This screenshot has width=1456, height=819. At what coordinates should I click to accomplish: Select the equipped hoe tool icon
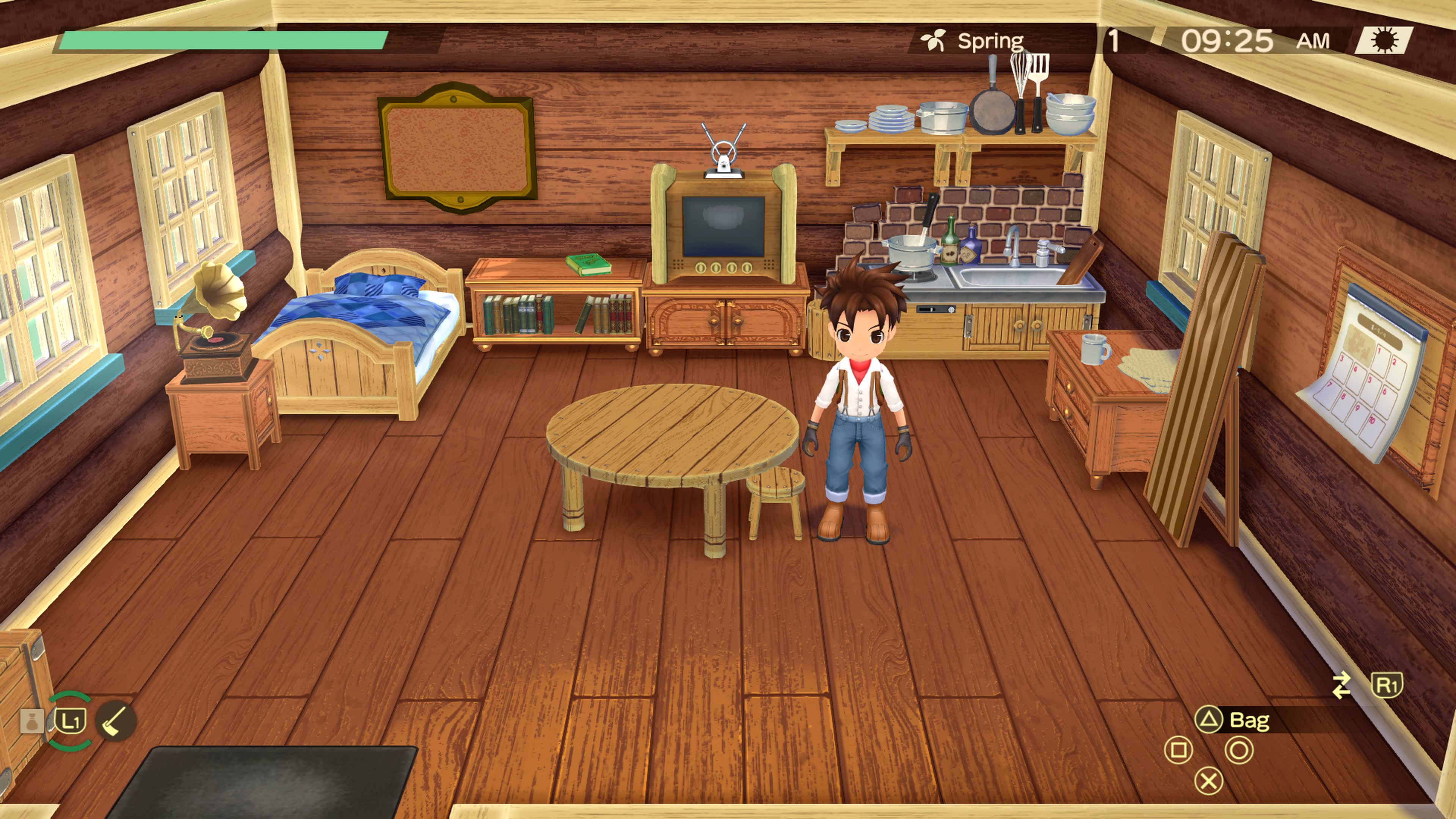115,721
